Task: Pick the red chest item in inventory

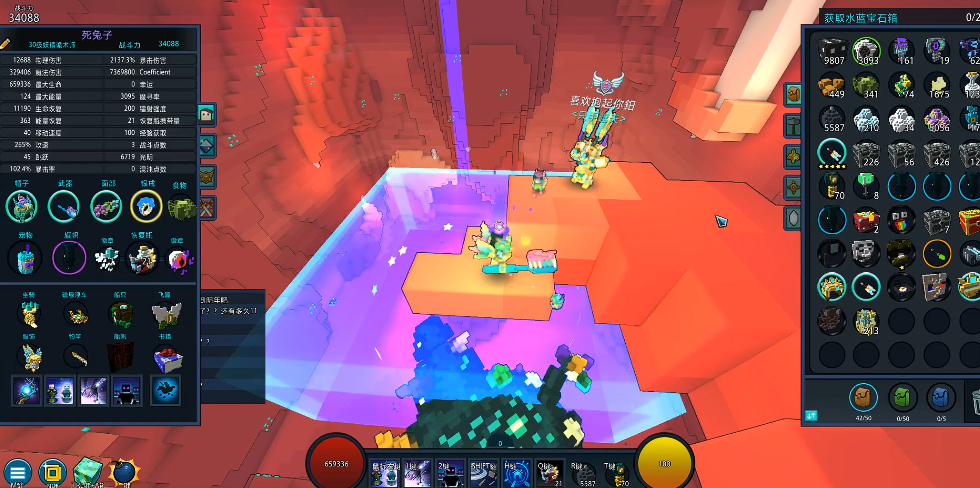Action: pos(867,220)
